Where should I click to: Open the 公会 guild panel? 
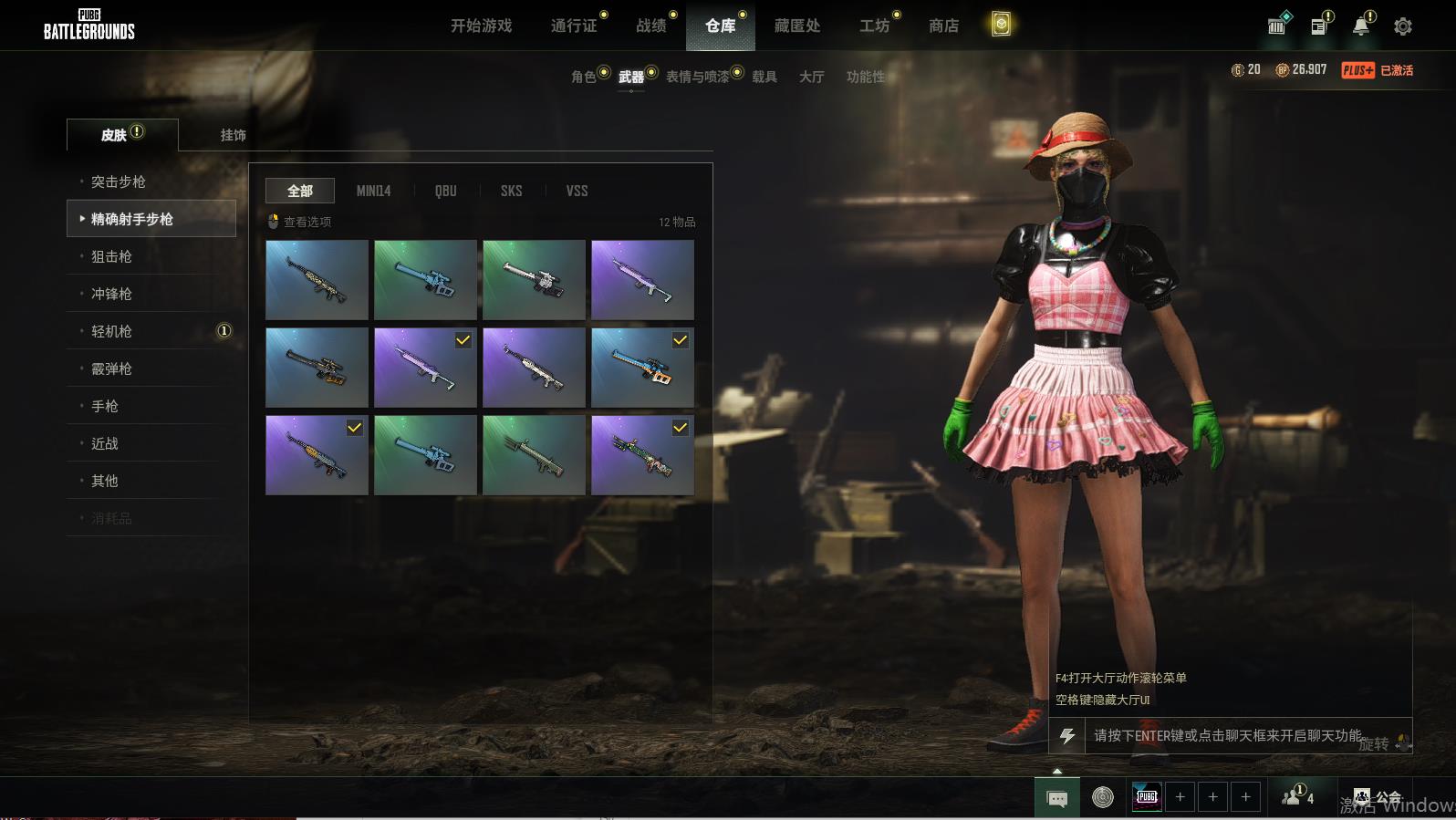tap(1378, 797)
